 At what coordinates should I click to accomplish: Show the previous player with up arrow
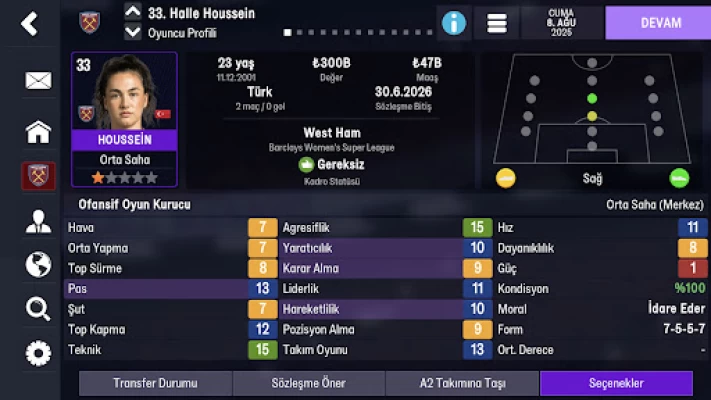tap(133, 12)
